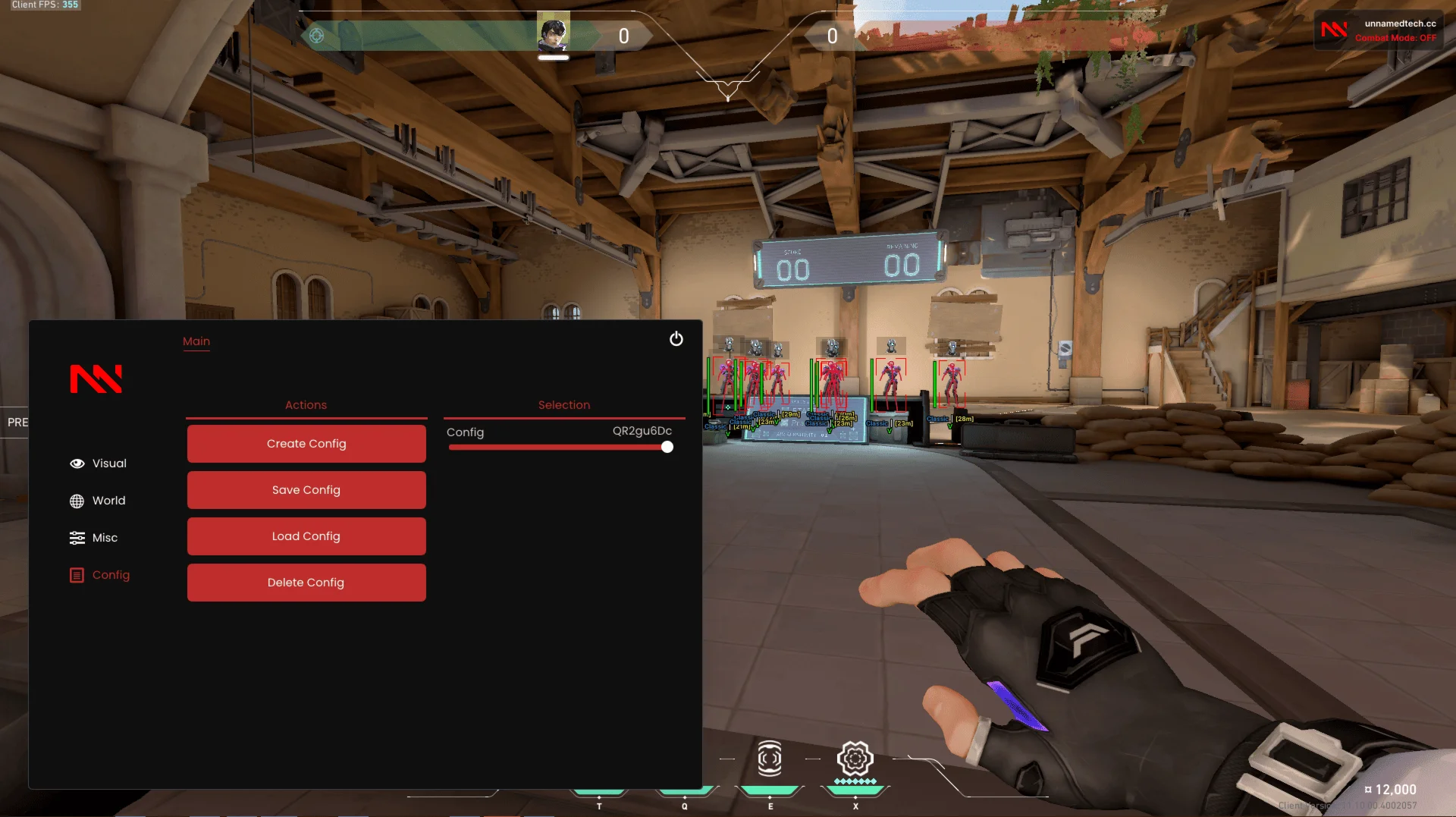Select the Config document icon
The image size is (1456, 817).
coord(78,575)
